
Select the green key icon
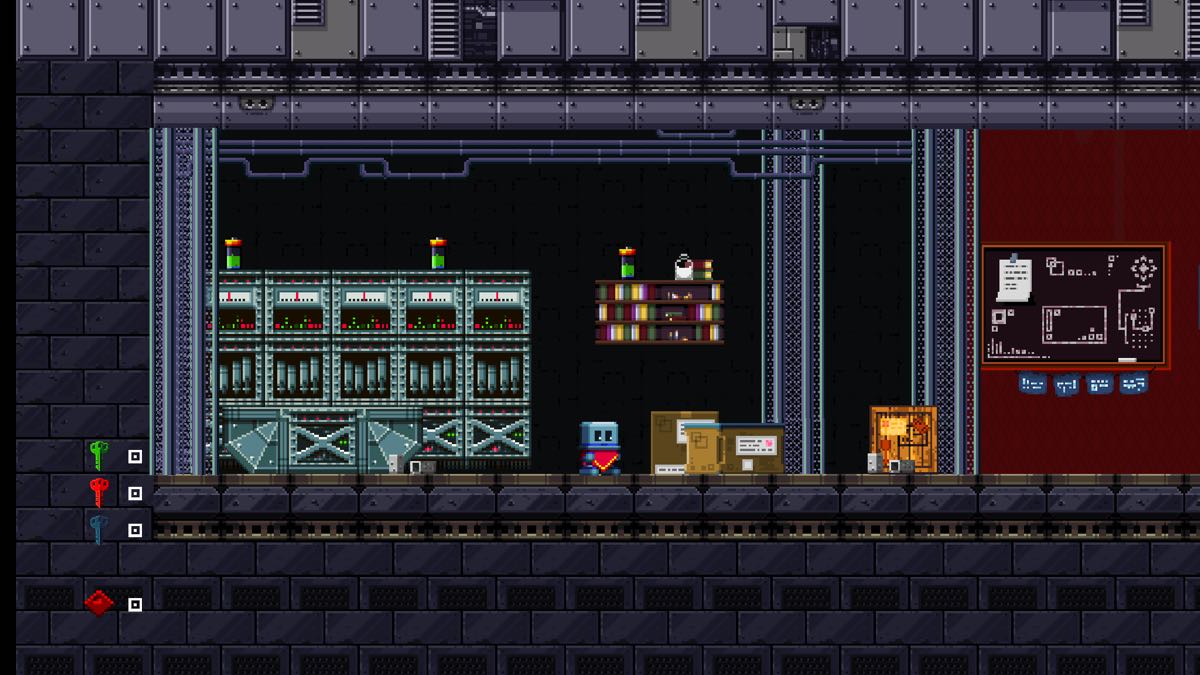98,455
